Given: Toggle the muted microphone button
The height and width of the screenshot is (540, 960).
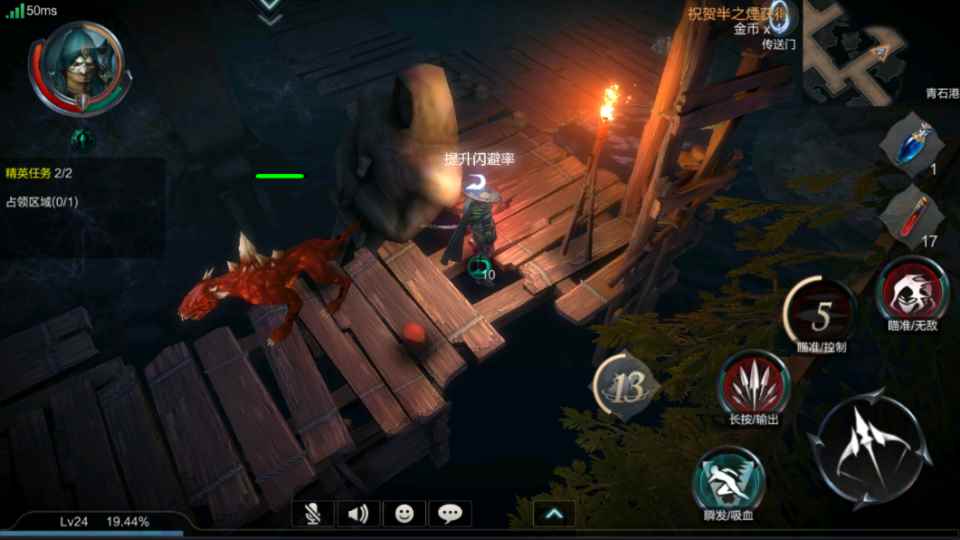Looking at the screenshot, I should tap(313, 514).
